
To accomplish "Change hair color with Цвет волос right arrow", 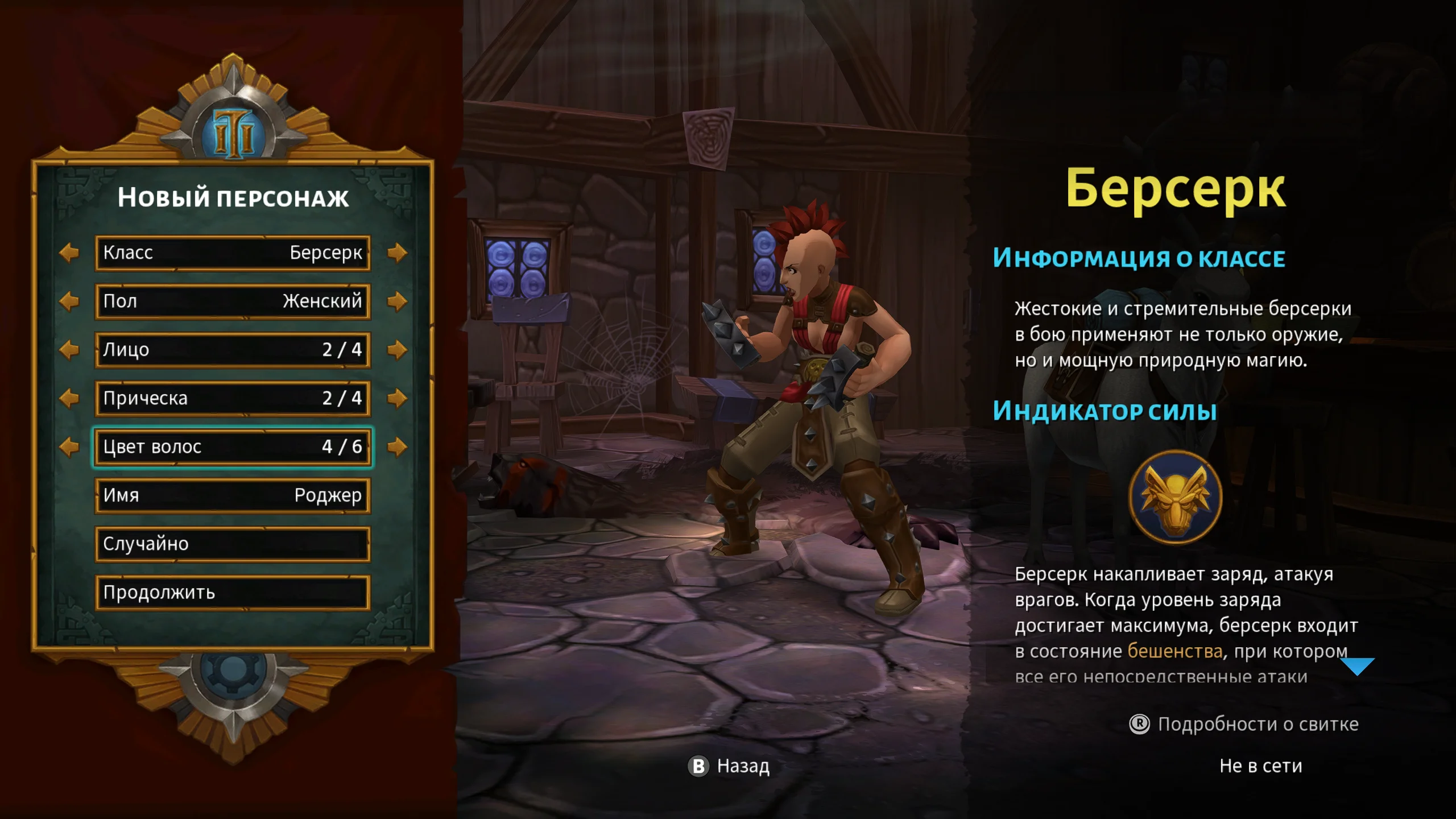I will coord(397,447).
